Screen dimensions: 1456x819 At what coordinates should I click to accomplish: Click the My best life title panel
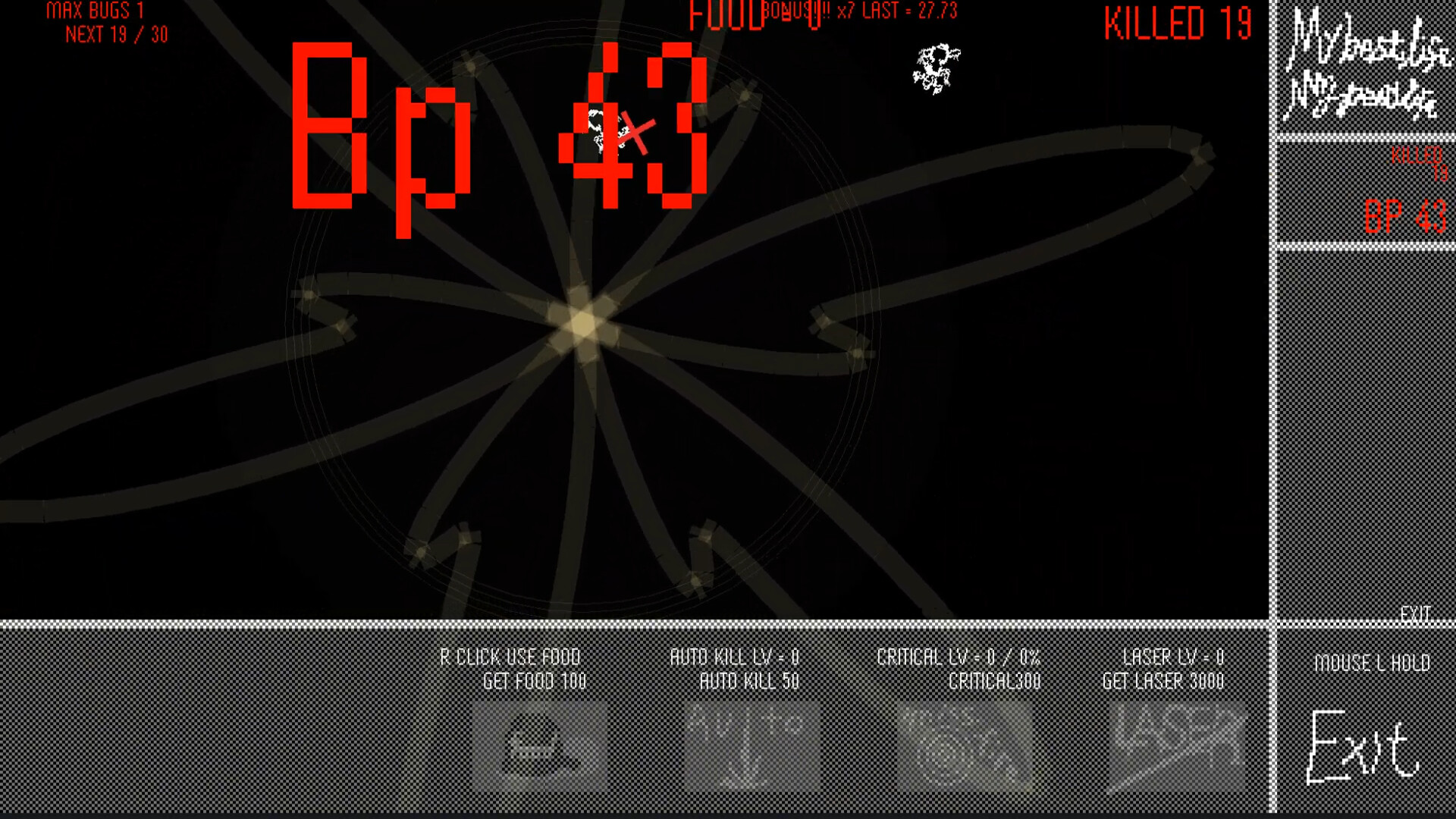(1365, 68)
